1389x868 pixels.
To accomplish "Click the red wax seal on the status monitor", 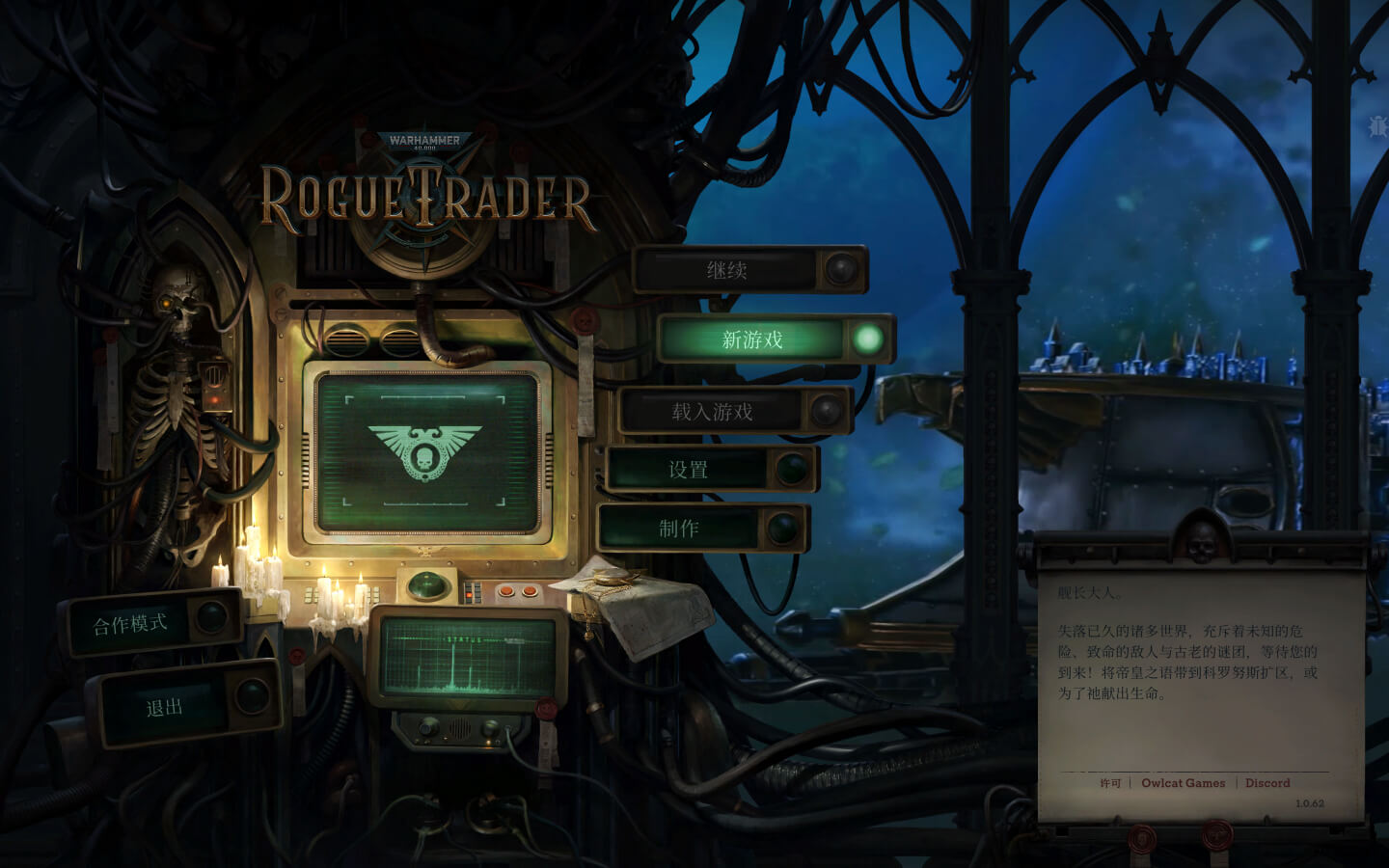I will point(546,708).
